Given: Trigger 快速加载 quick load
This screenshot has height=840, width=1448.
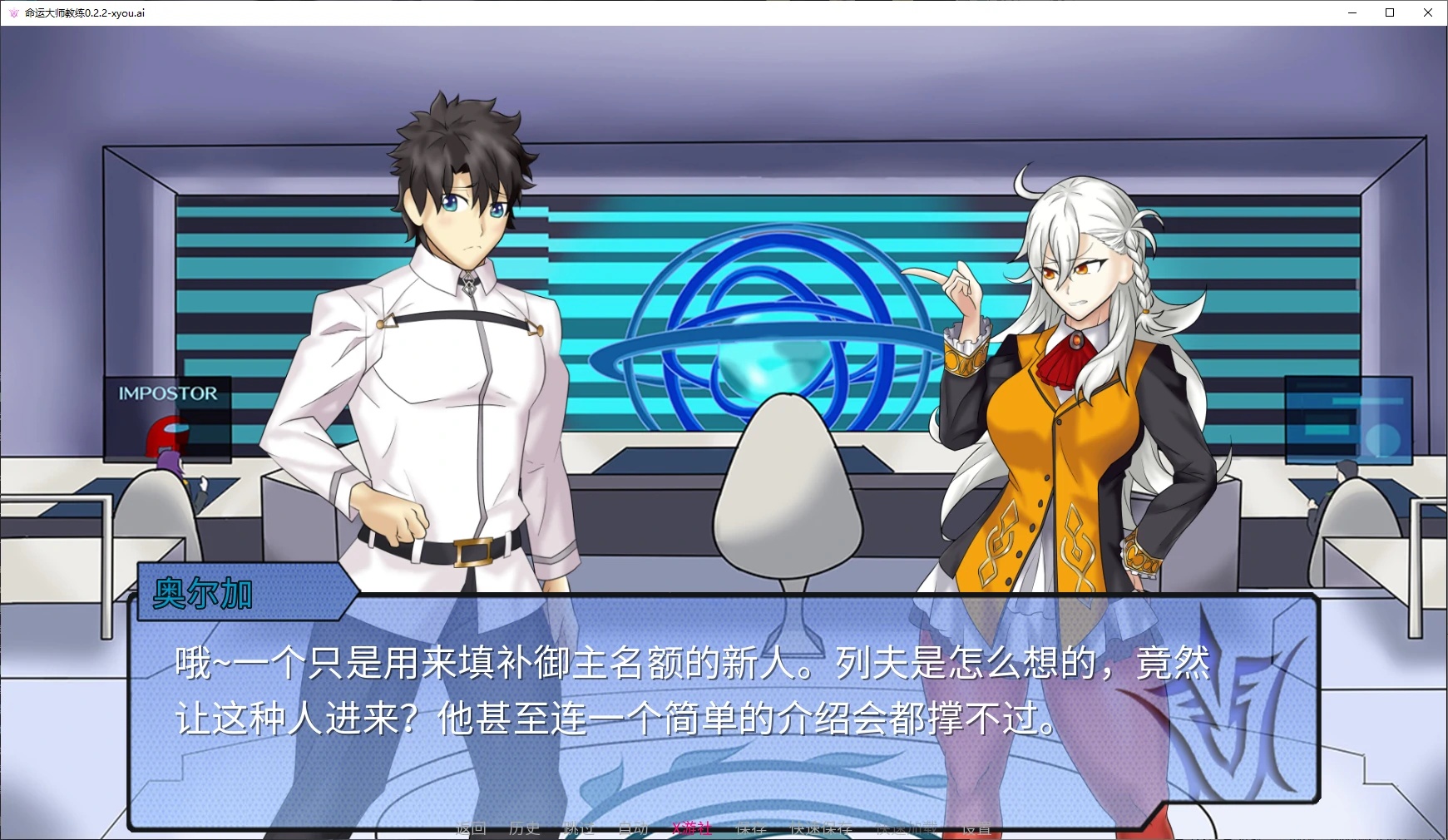Looking at the screenshot, I should tap(907, 828).
